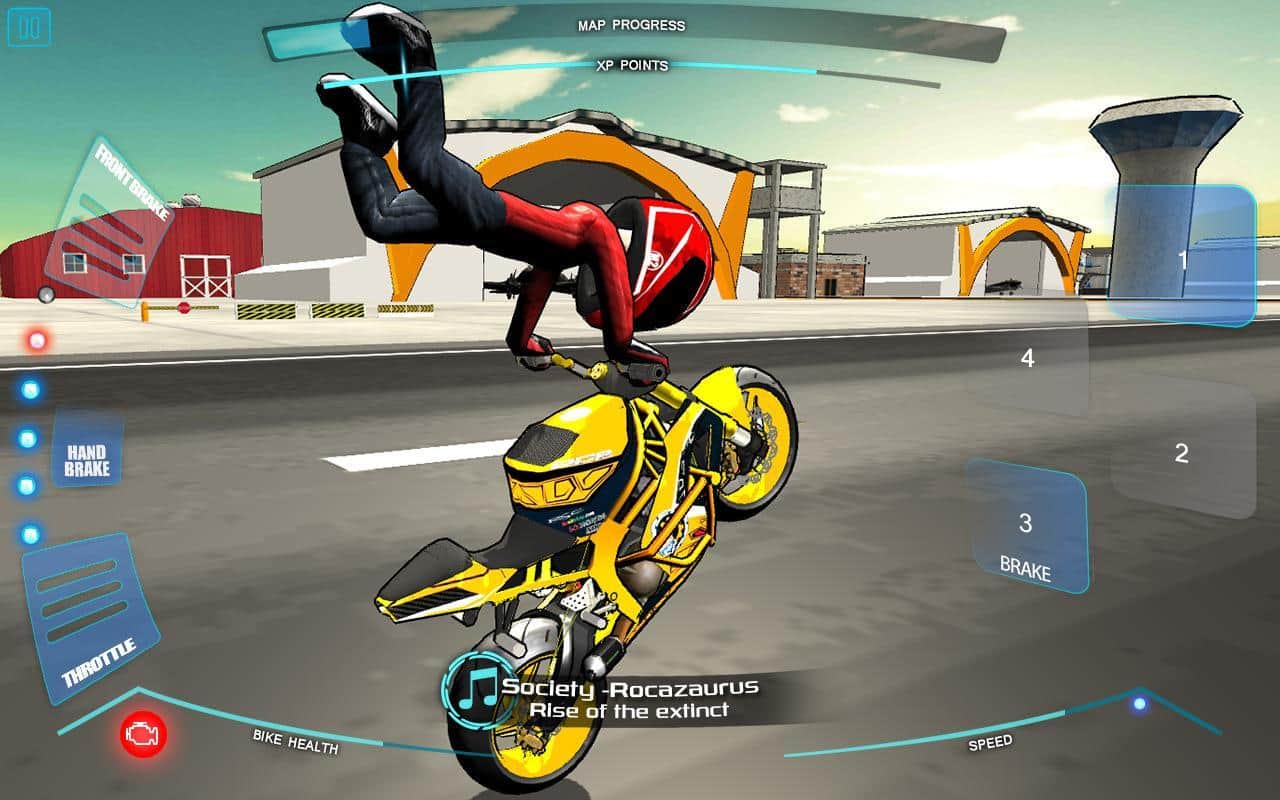This screenshot has width=1280, height=800.
Task: Toggle stunt button 1
Action: coord(1182,258)
